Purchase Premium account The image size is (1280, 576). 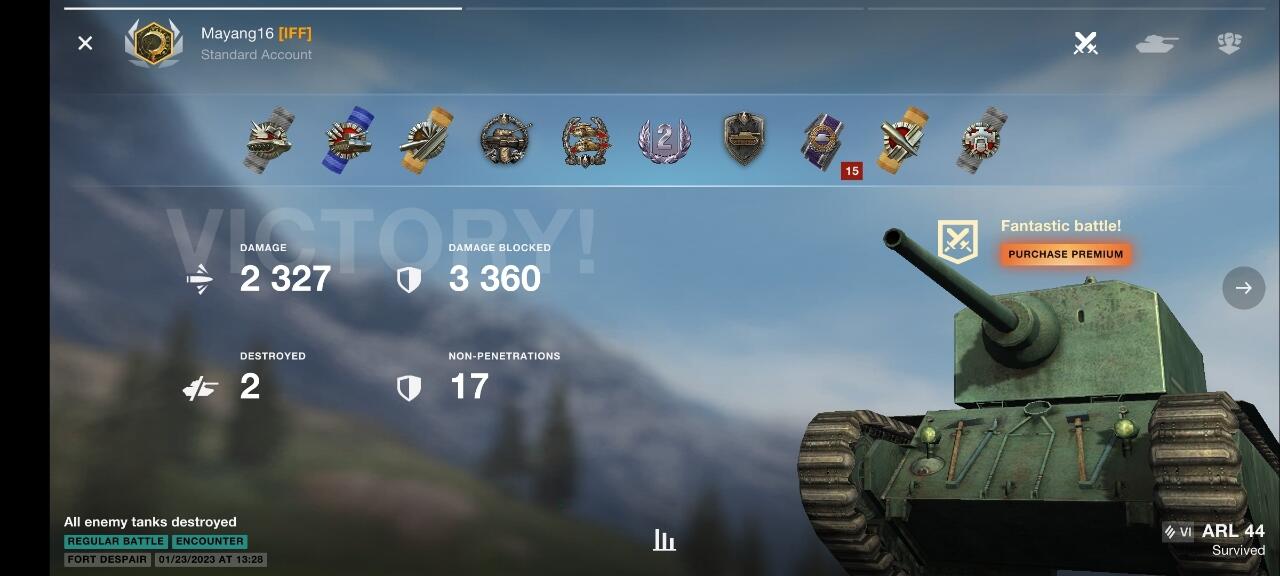1065,254
